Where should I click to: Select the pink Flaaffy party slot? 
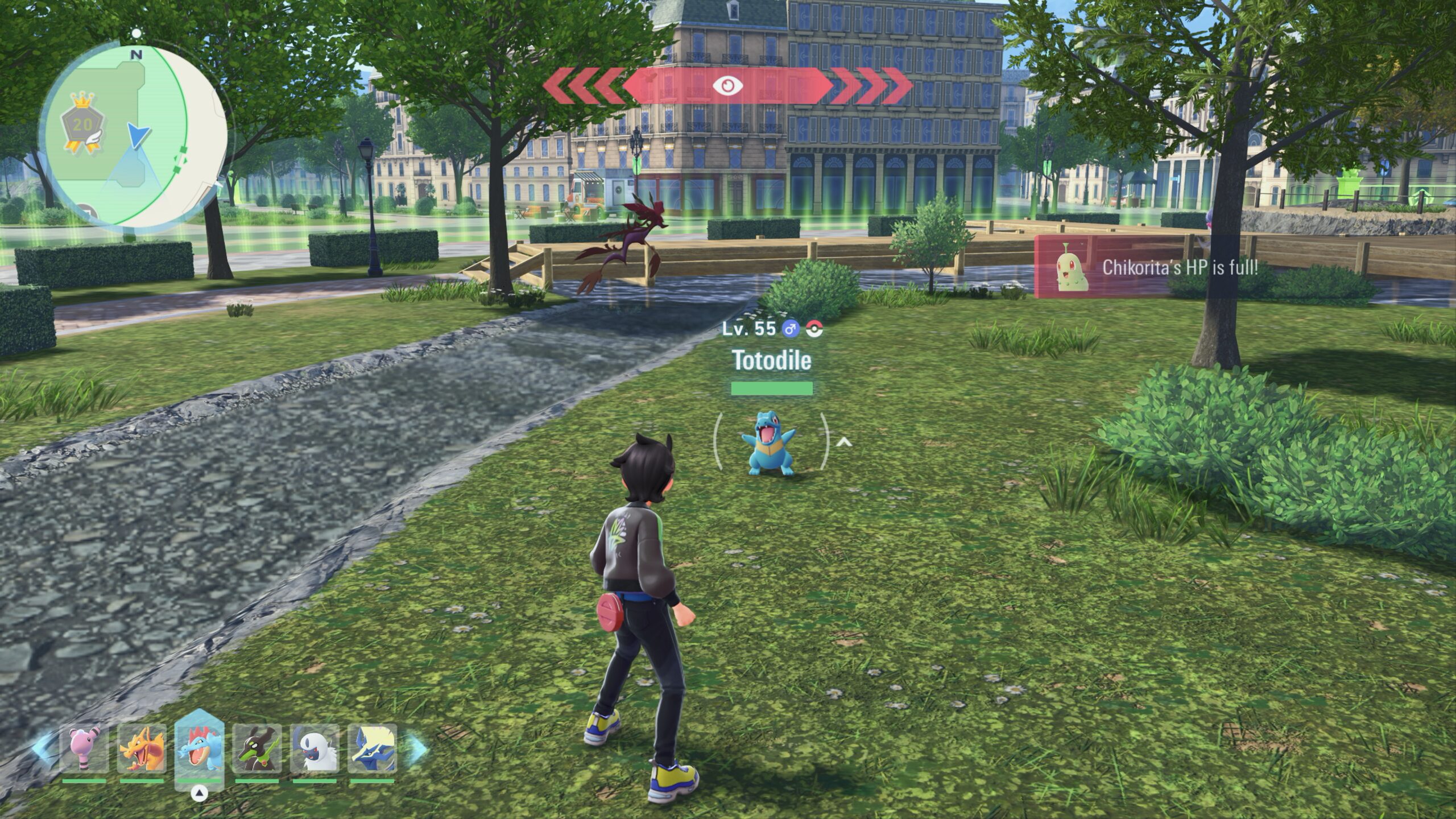pos(84,748)
